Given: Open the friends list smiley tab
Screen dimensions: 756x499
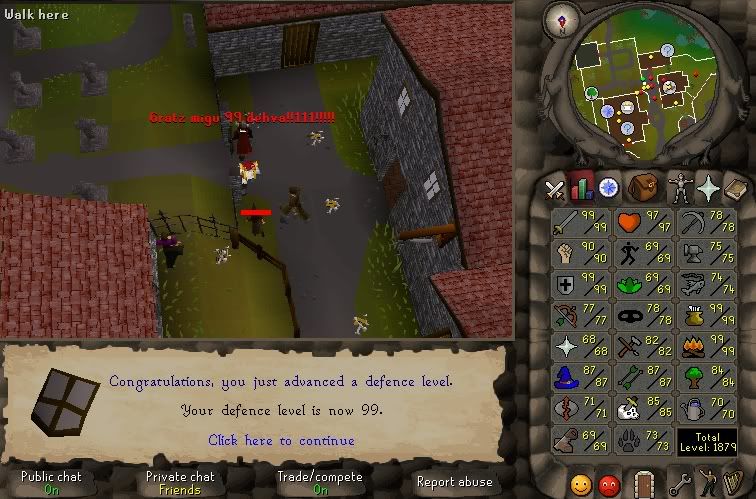Looking at the screenshot, I should [581, 485].
